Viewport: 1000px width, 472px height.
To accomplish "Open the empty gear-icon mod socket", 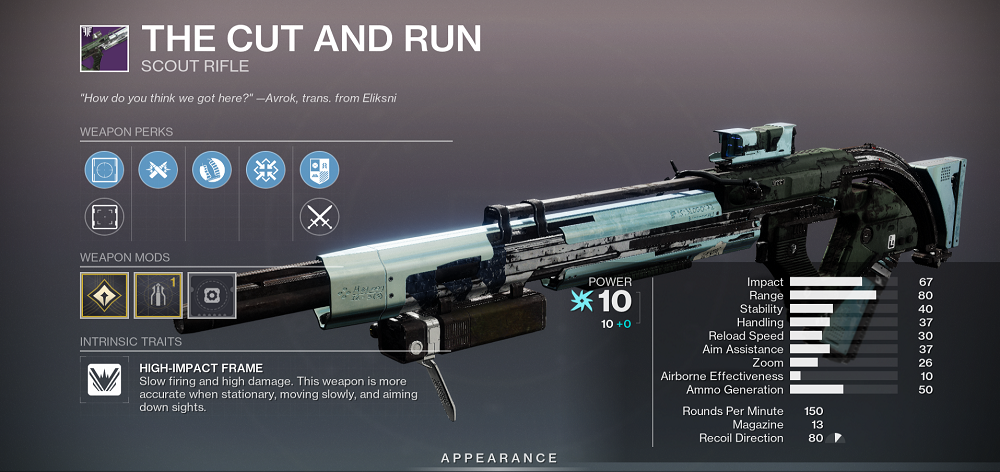I will pos(211,295).
